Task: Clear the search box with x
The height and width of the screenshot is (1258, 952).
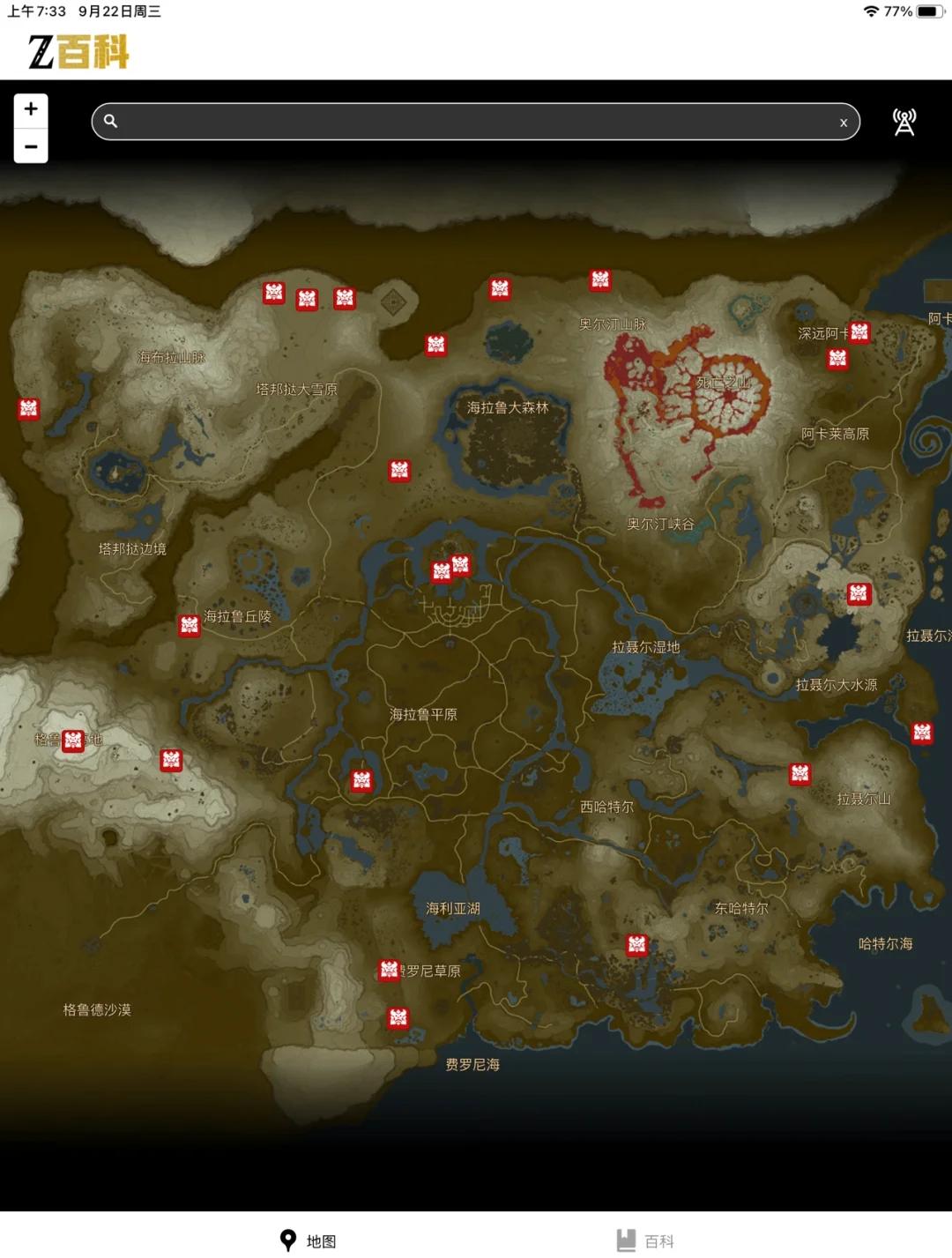Action: click(844, 123)
